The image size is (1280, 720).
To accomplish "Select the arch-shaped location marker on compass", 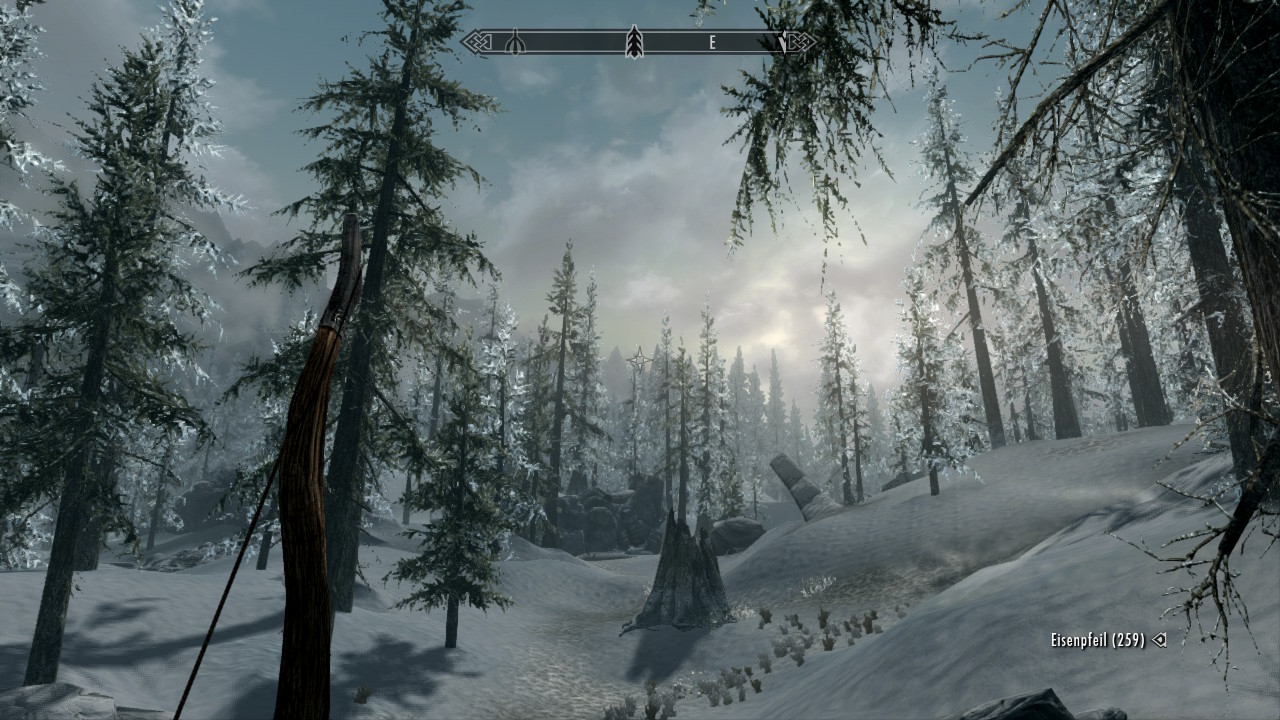I will pyautogui.click(x=515, y=43).
